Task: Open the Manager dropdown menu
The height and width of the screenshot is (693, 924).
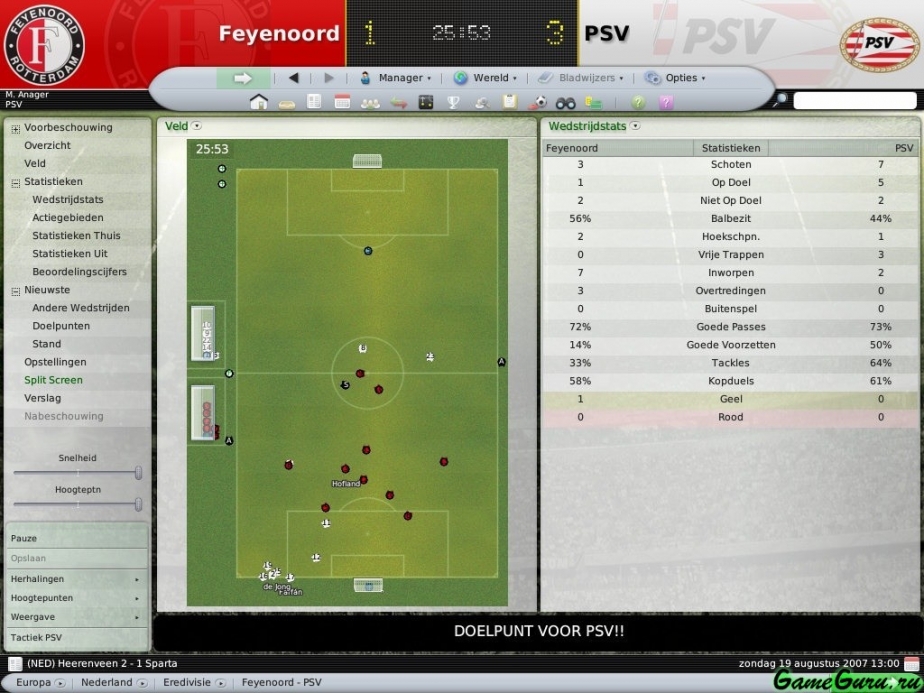Action: point(395,78)
